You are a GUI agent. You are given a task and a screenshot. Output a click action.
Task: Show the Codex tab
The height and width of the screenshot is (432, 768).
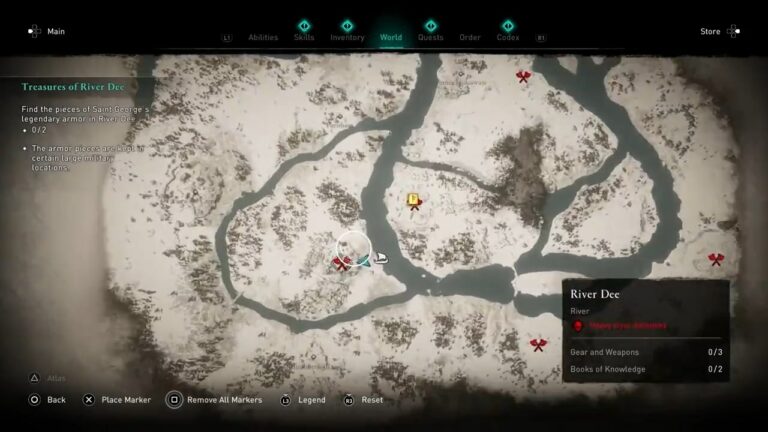click(x=508, y=37)
